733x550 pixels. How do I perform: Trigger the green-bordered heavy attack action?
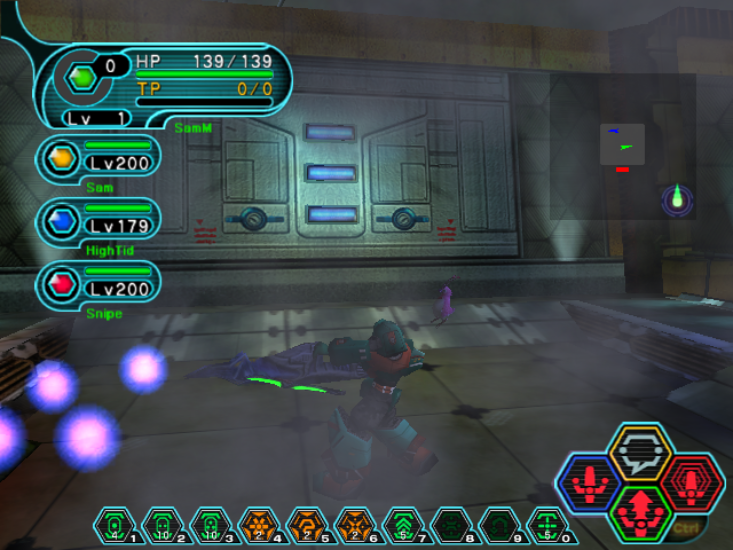[639, 512]
